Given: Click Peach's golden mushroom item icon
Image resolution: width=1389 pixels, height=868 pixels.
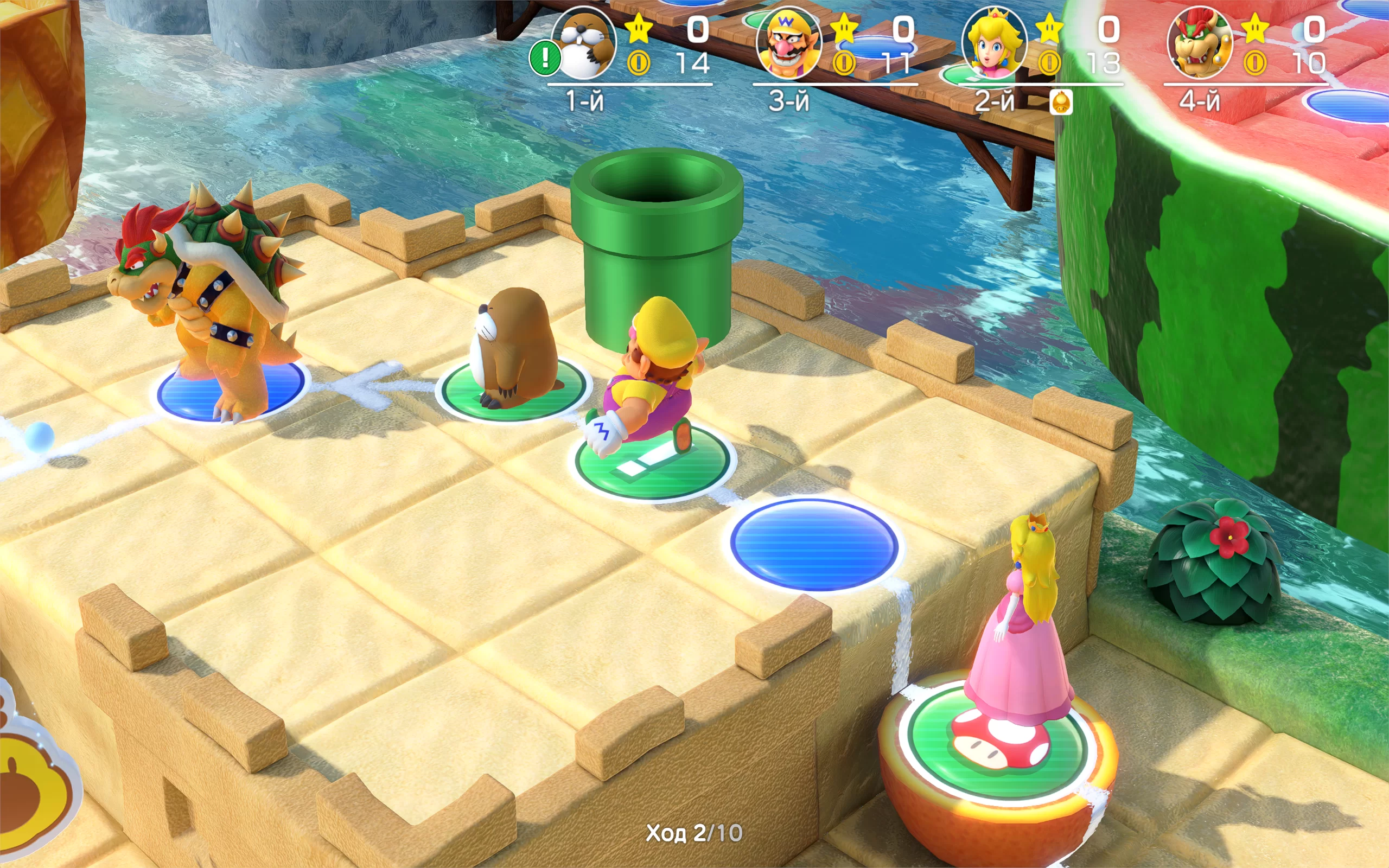Looking at the screenshot, I should coord(1061,103).
